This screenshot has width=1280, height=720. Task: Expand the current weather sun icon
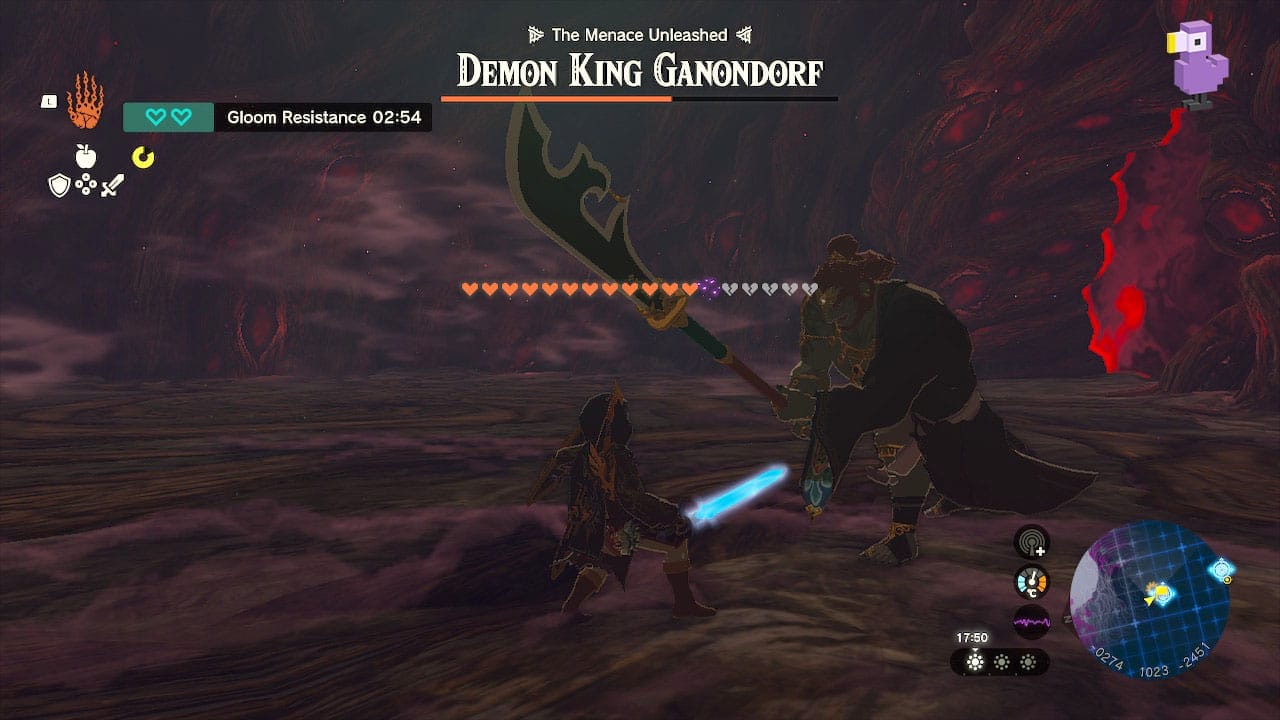[975, 661]
